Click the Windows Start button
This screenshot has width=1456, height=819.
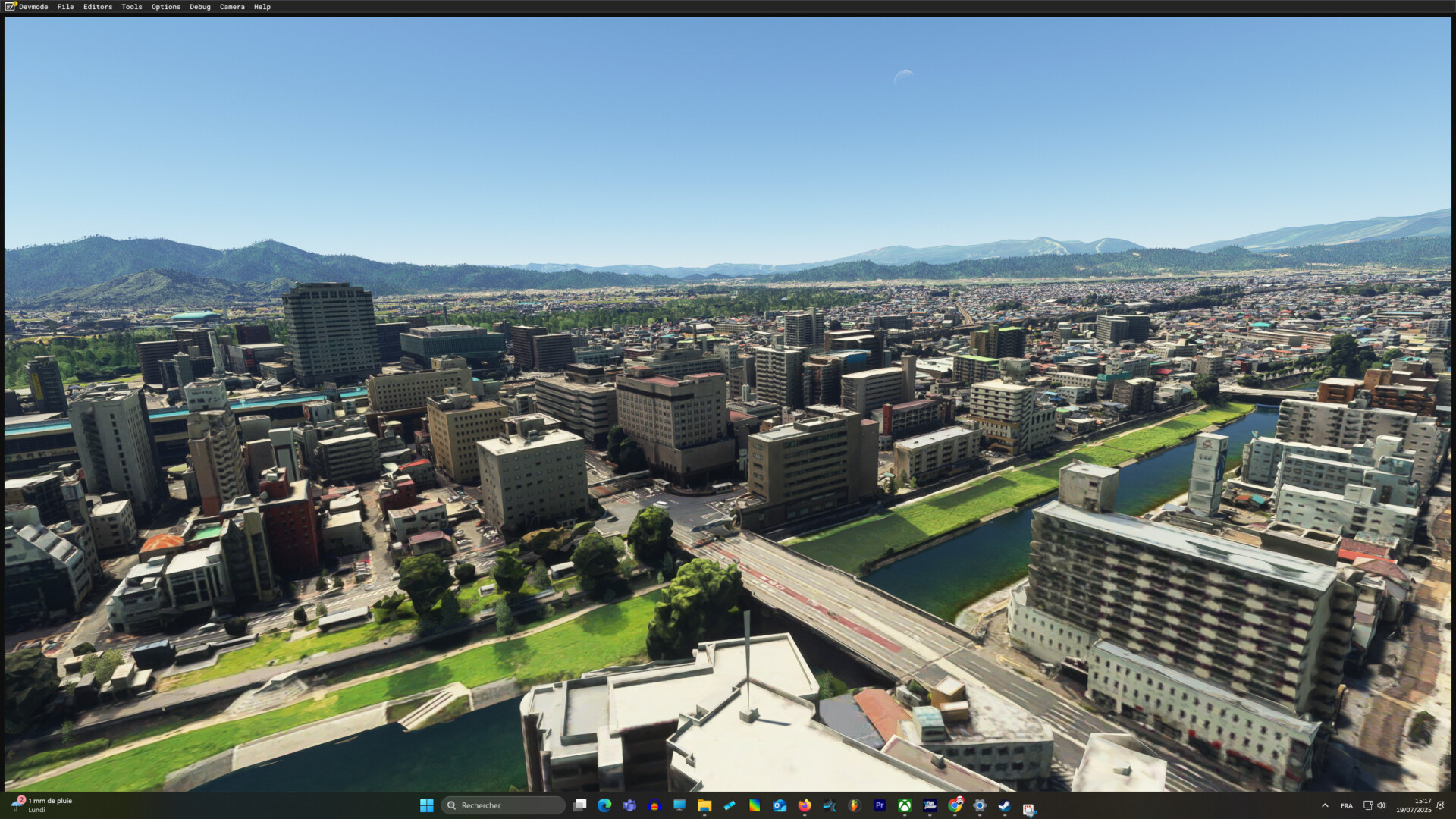click(x=426, y=805)
